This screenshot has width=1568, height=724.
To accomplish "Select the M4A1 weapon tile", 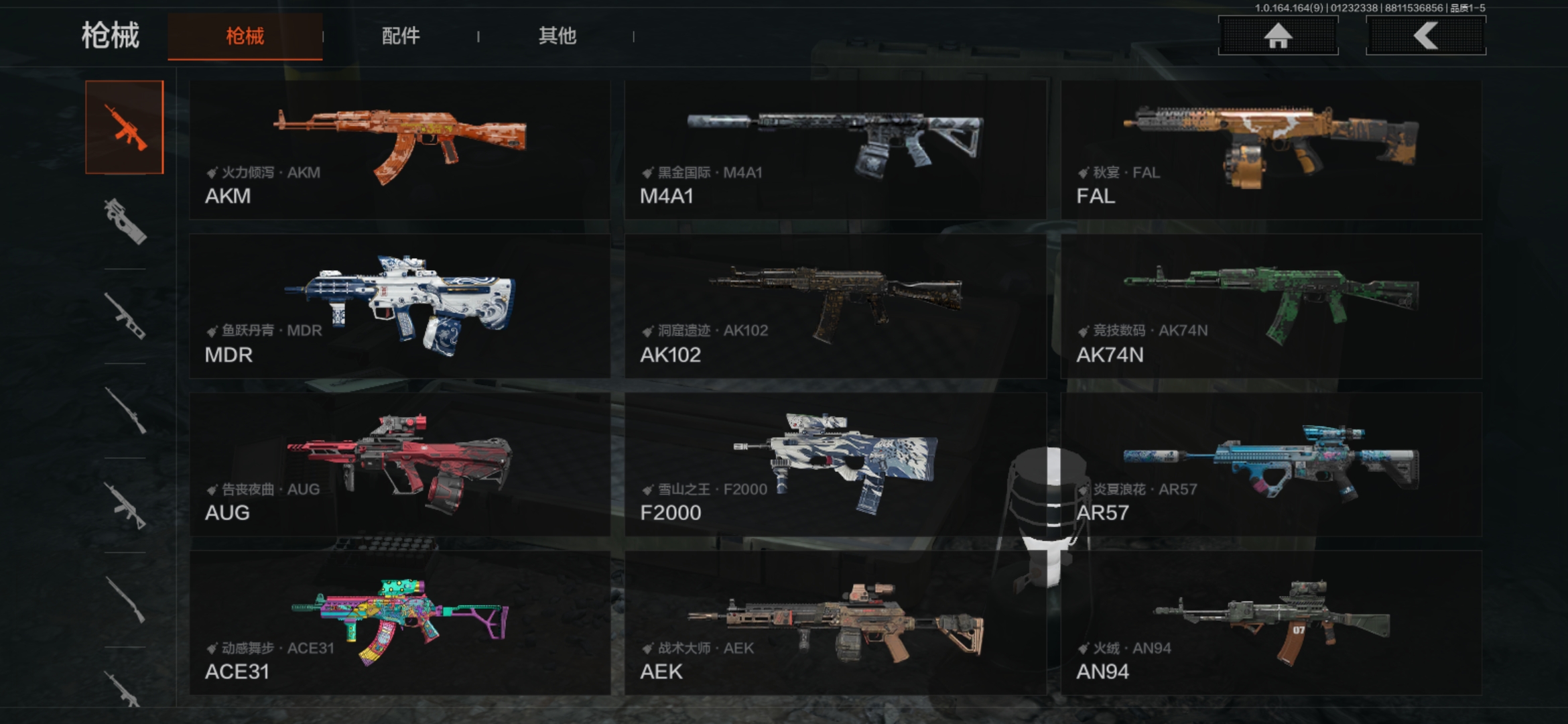I will click(x=835, y=149).
